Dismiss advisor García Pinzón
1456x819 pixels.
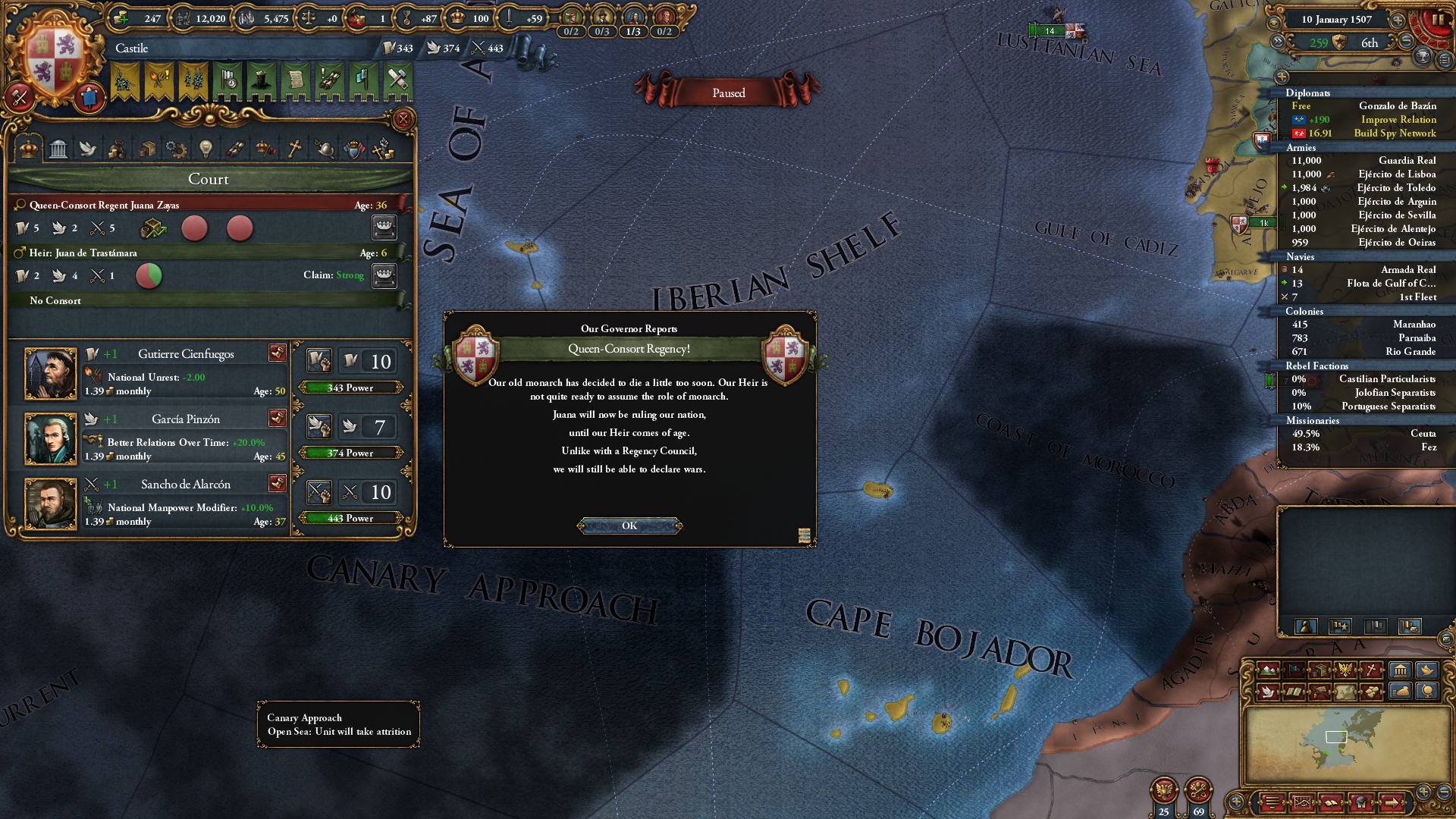click(x=277, y=418)
